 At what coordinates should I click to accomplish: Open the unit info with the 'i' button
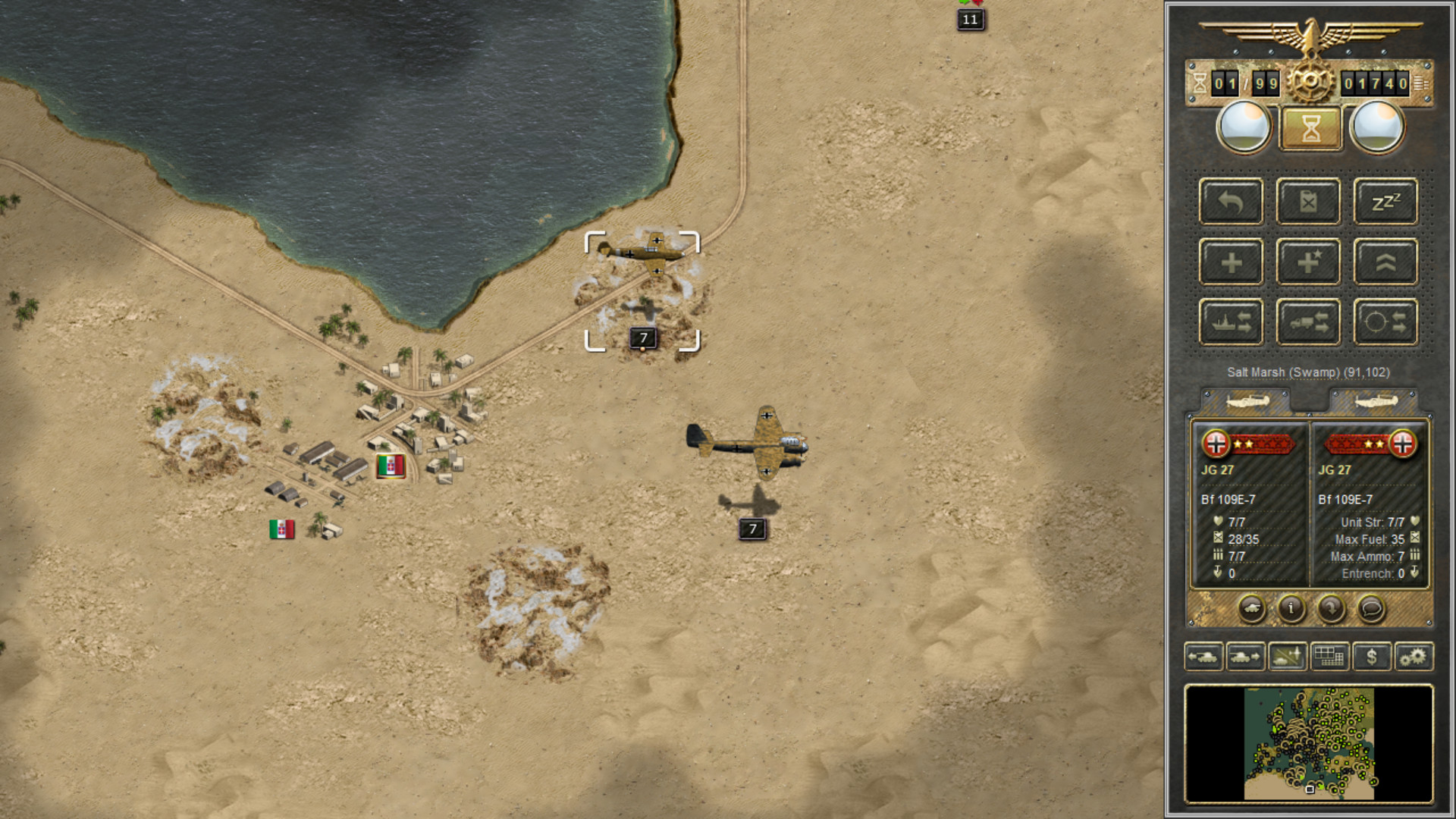click(1291, 608)
